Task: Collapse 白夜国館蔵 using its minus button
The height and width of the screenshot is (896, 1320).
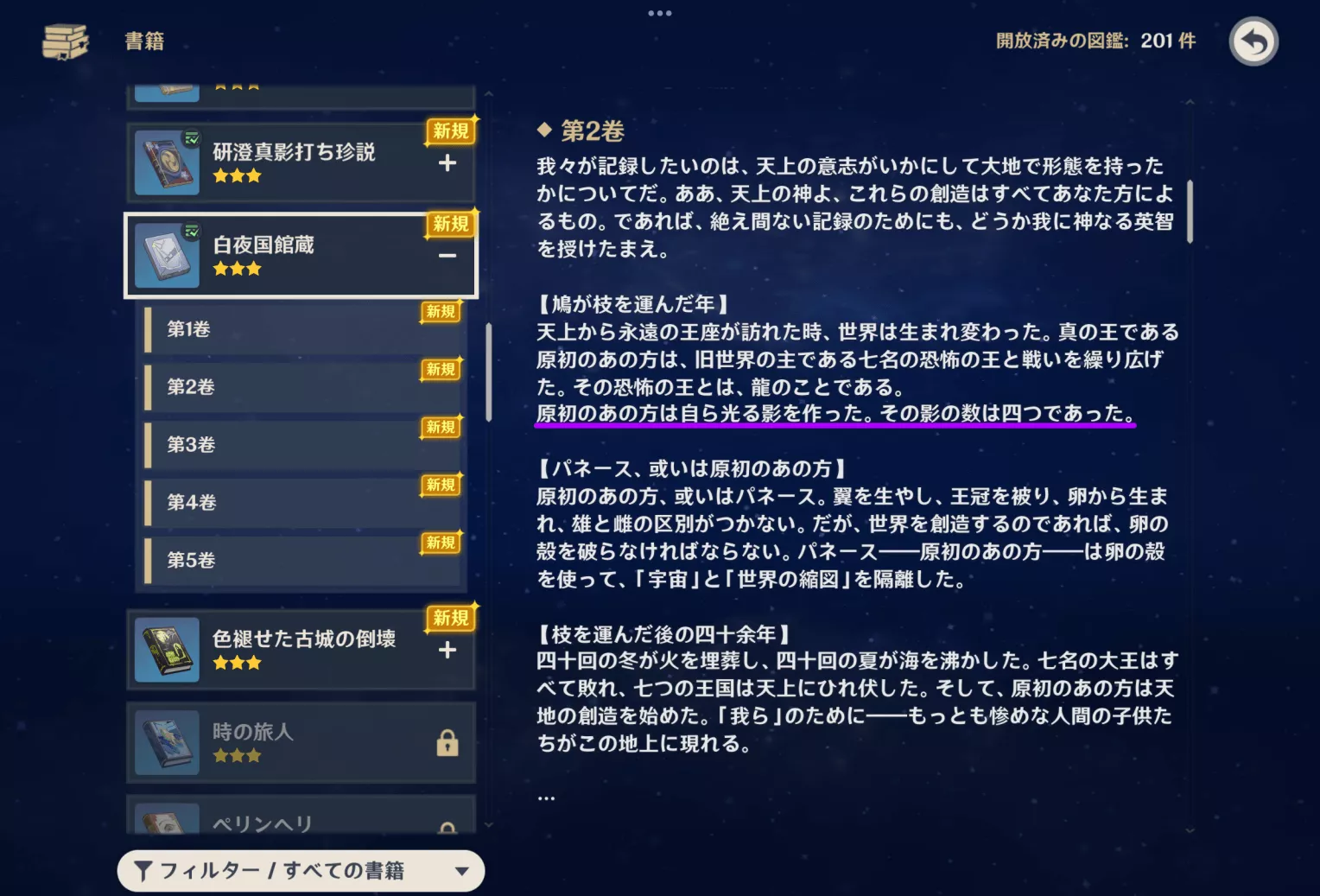Action: [447, 257]
